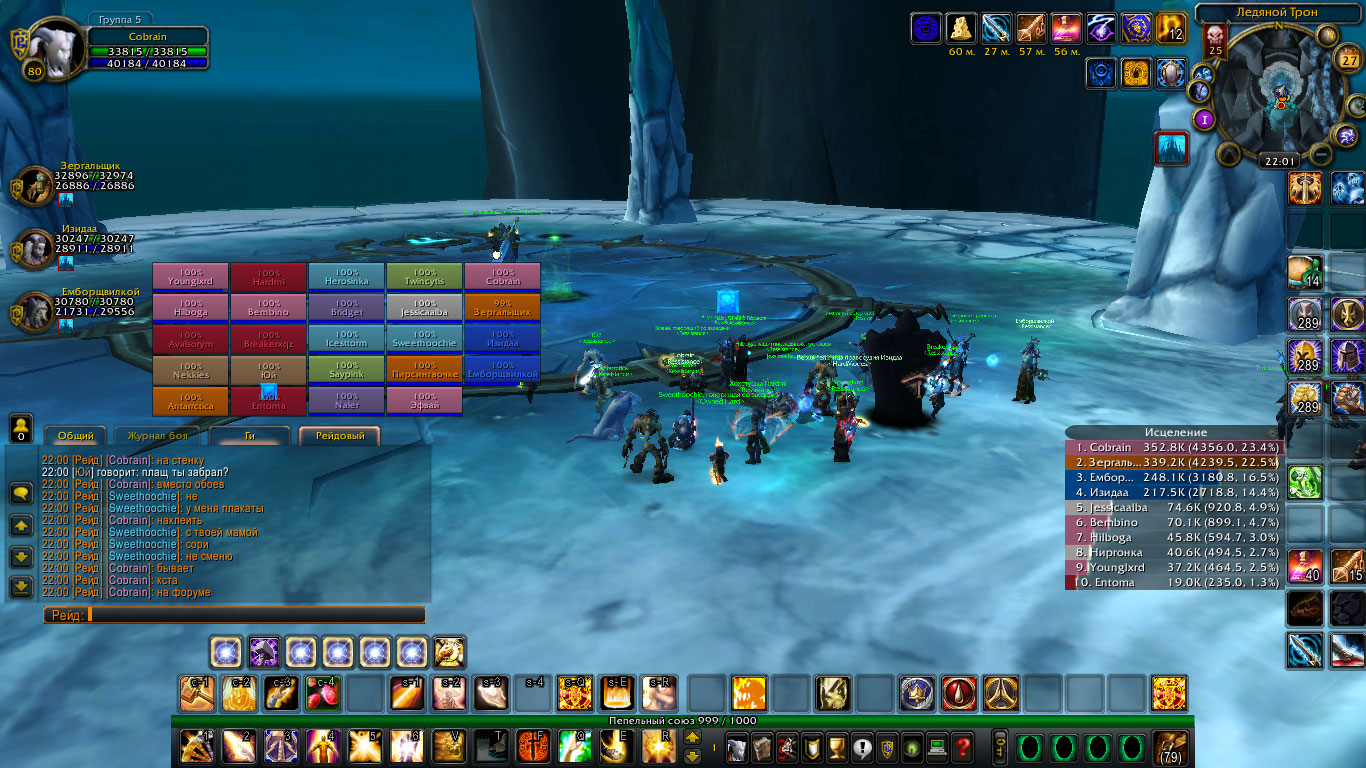Jump chat to the bottom
Viewport: 1366px width, 768px height.
(x=21, y=587)
